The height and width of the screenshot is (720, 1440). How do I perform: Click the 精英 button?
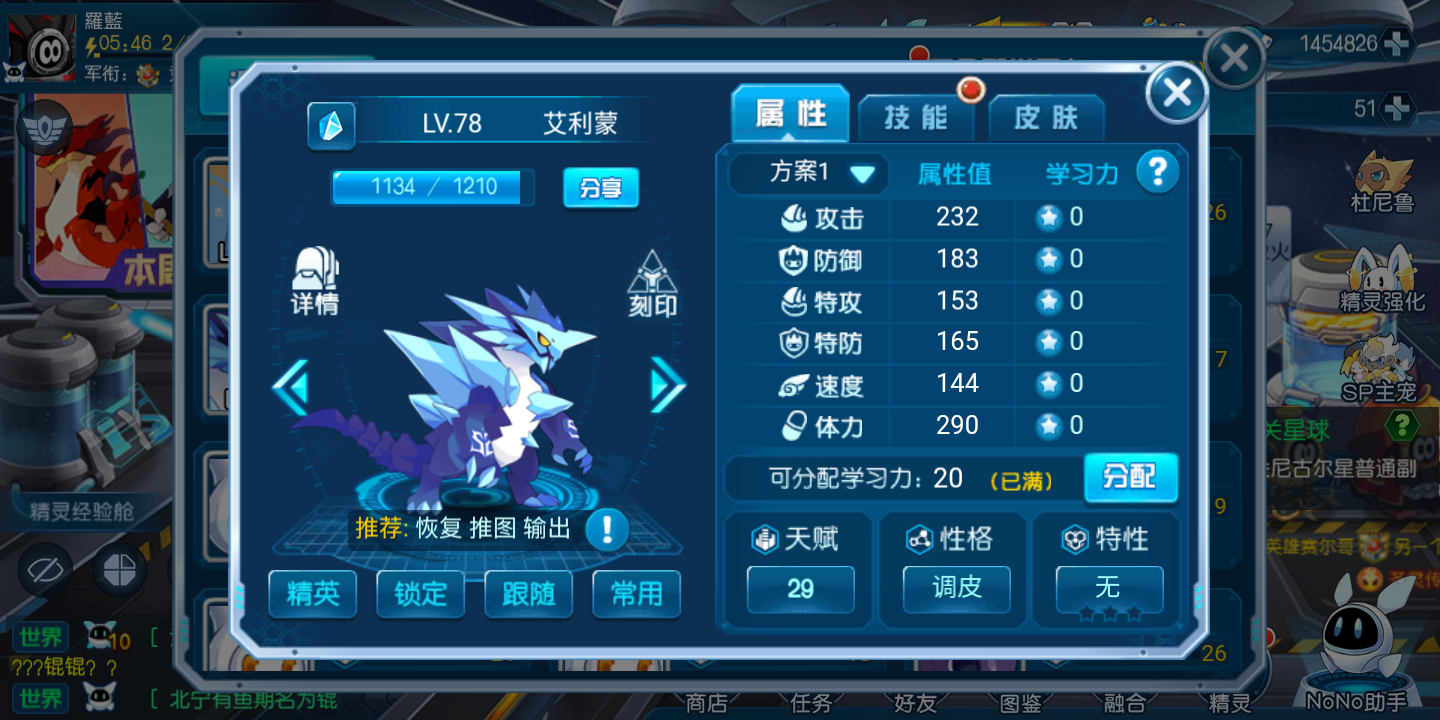[313, 594]
